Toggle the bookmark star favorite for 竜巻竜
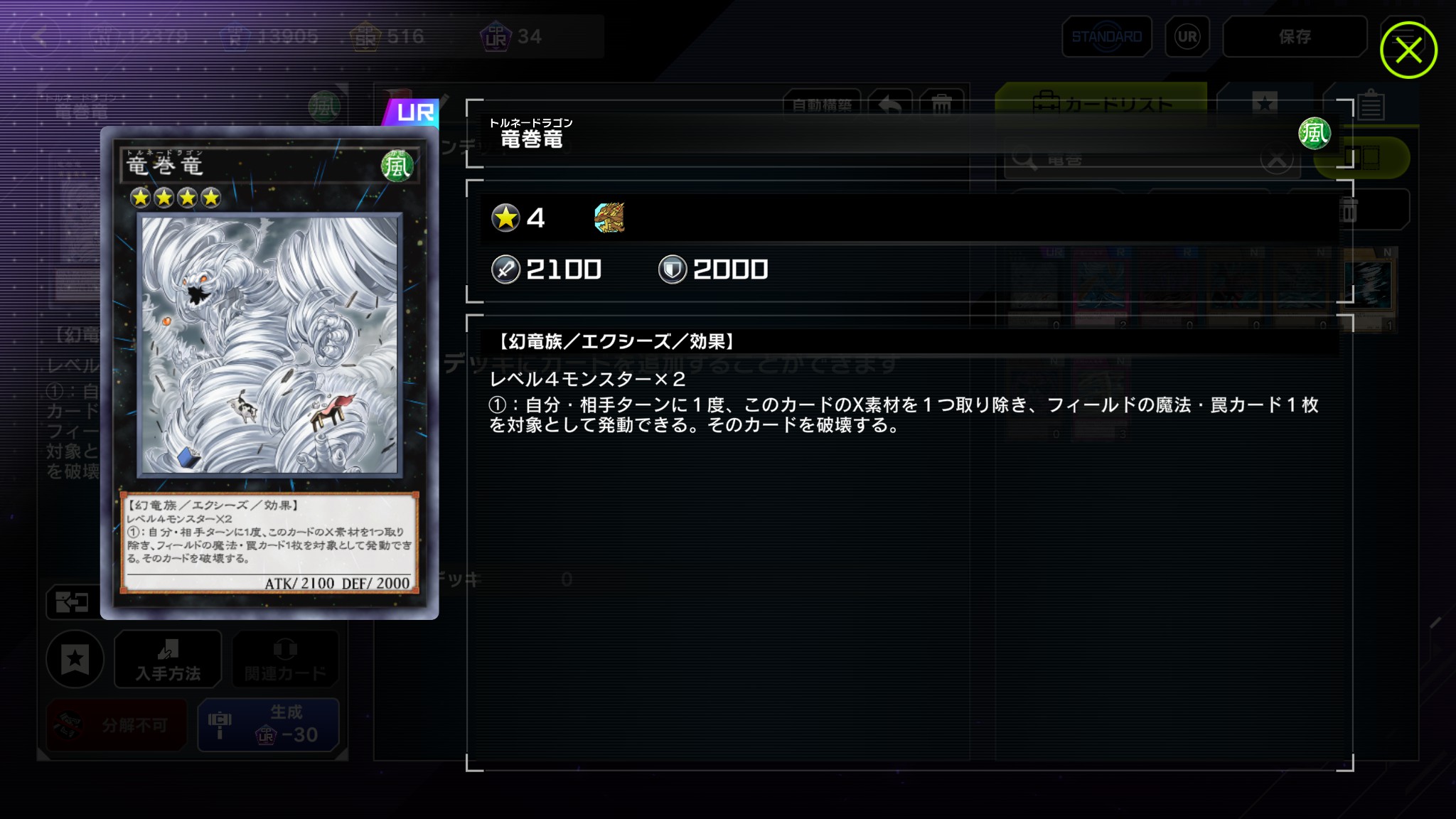The image size is (1456, 819). tap(75, 660)
